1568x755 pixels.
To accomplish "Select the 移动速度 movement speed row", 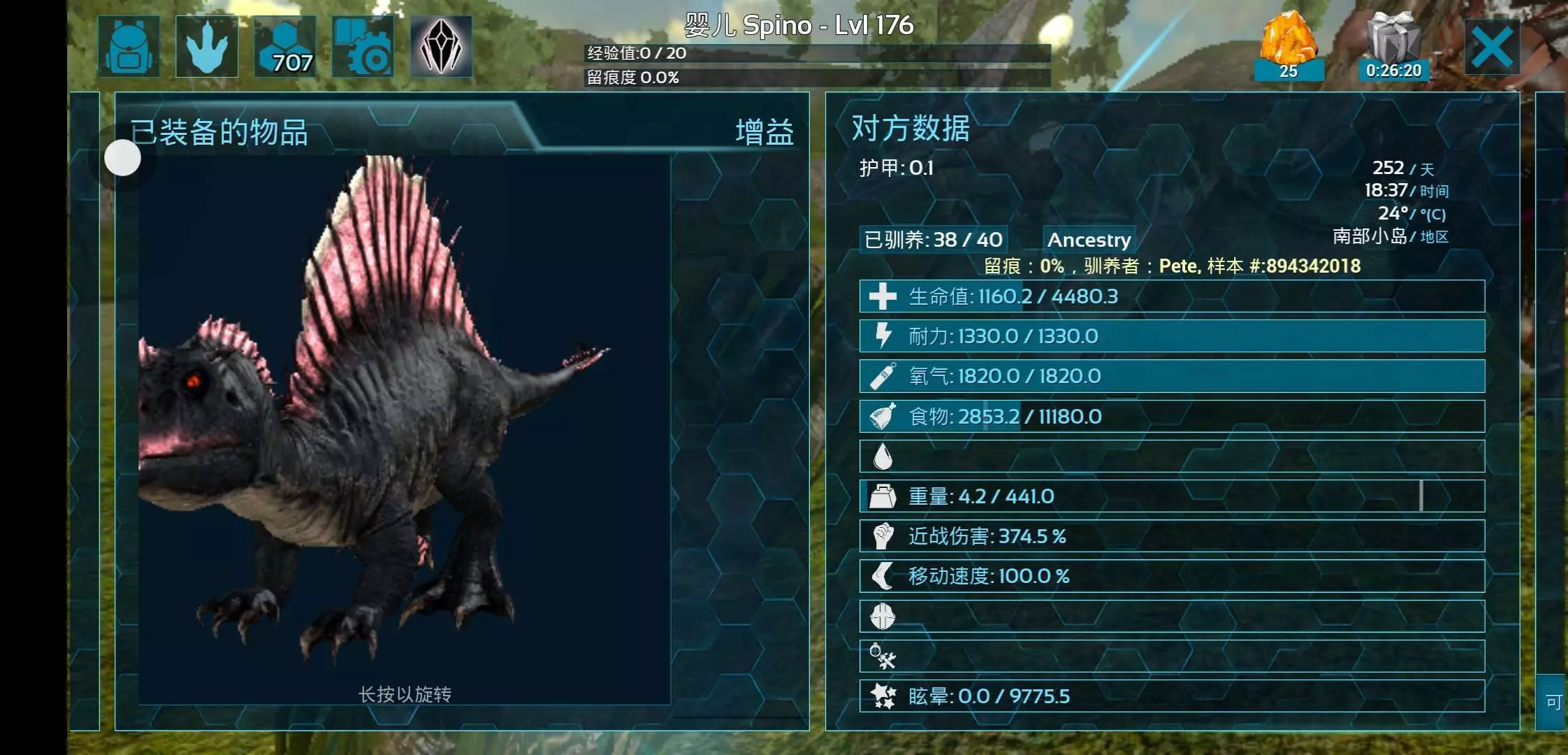I will pos(1171,576).
